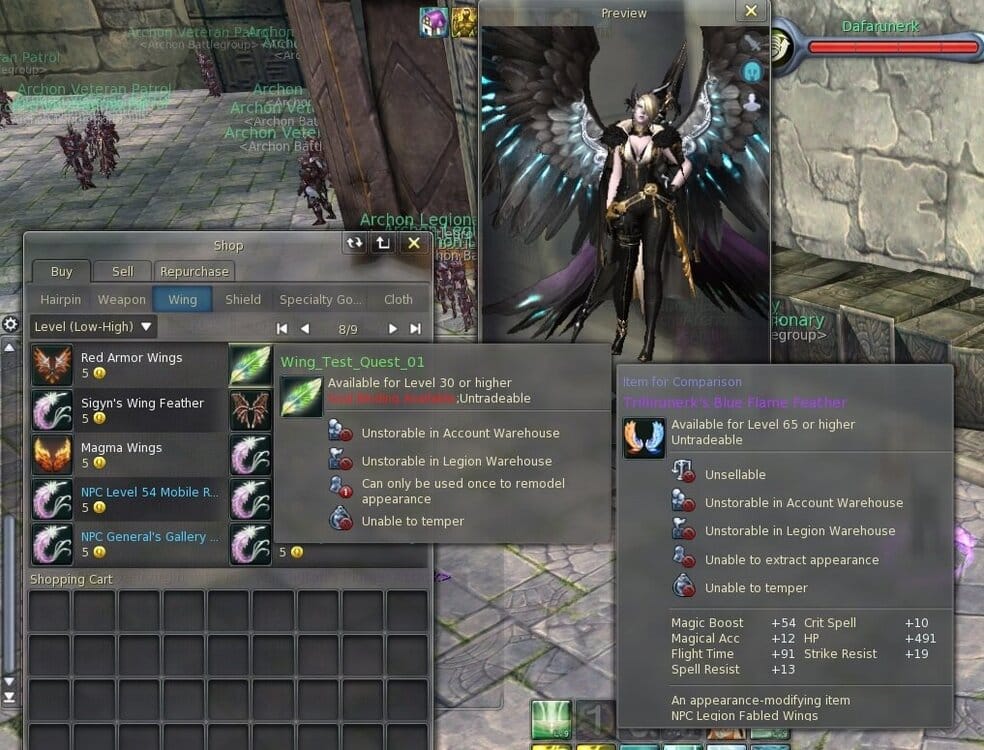Go to the next shop page

point(393,328)
